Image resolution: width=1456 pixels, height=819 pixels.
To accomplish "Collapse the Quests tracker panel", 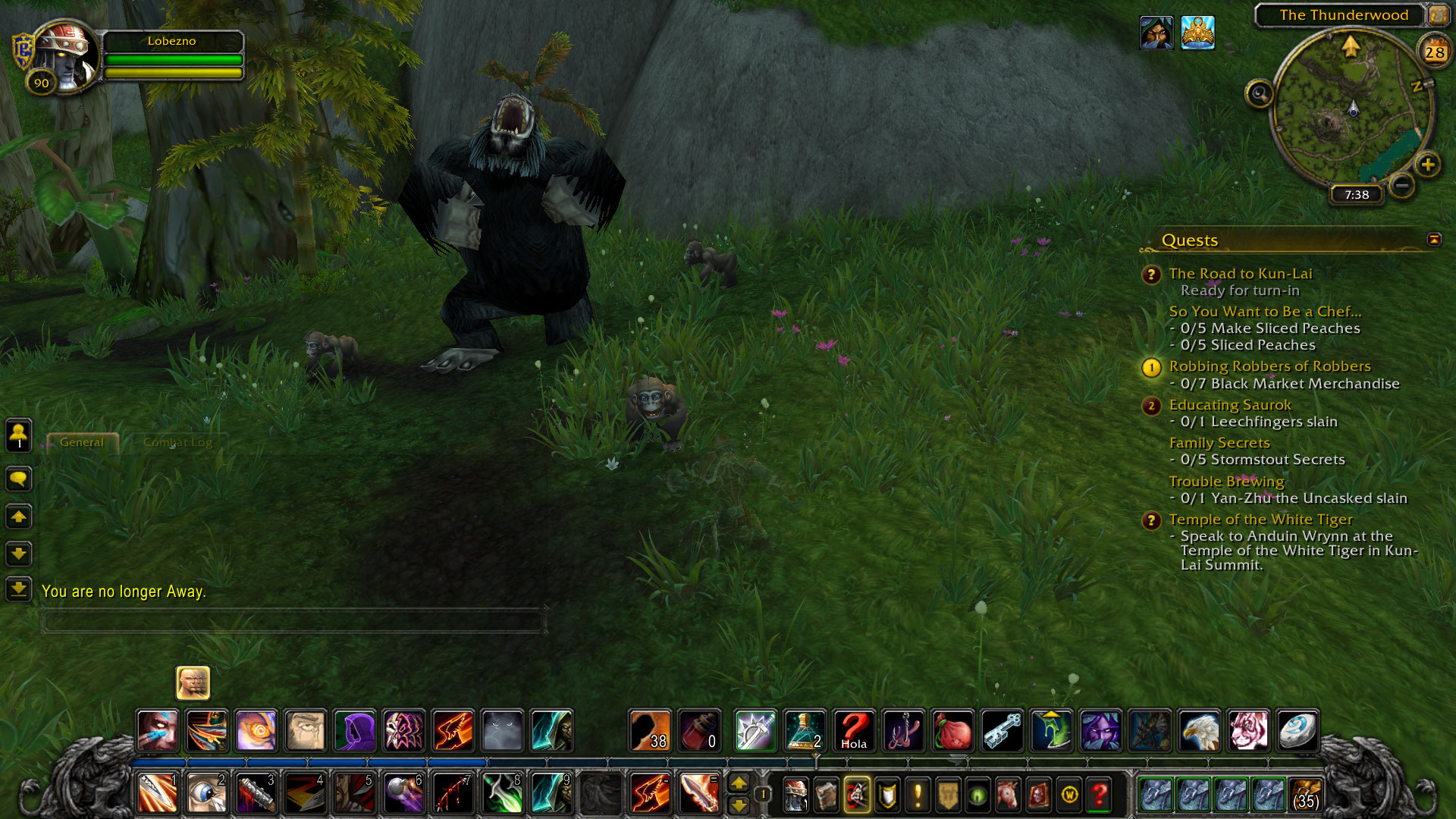I will [x=1434, y=240].
